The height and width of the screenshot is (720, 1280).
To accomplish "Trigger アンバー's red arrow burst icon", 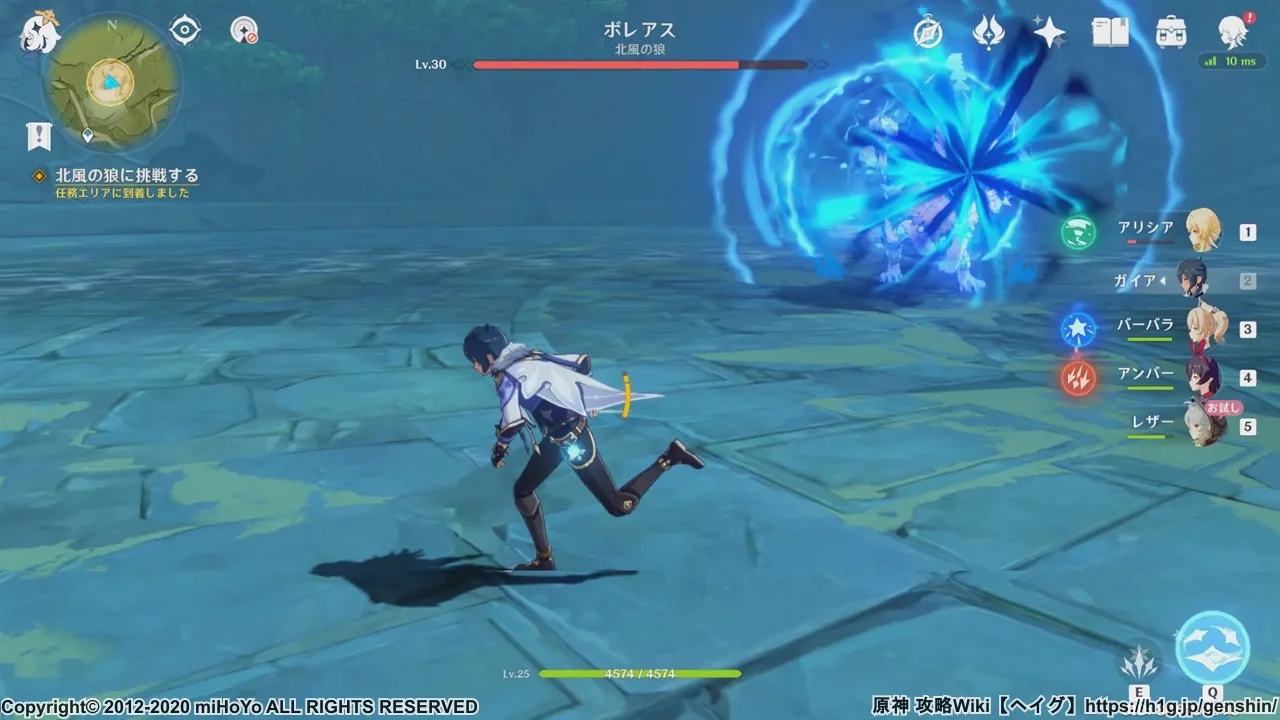I will [1078, 377].
